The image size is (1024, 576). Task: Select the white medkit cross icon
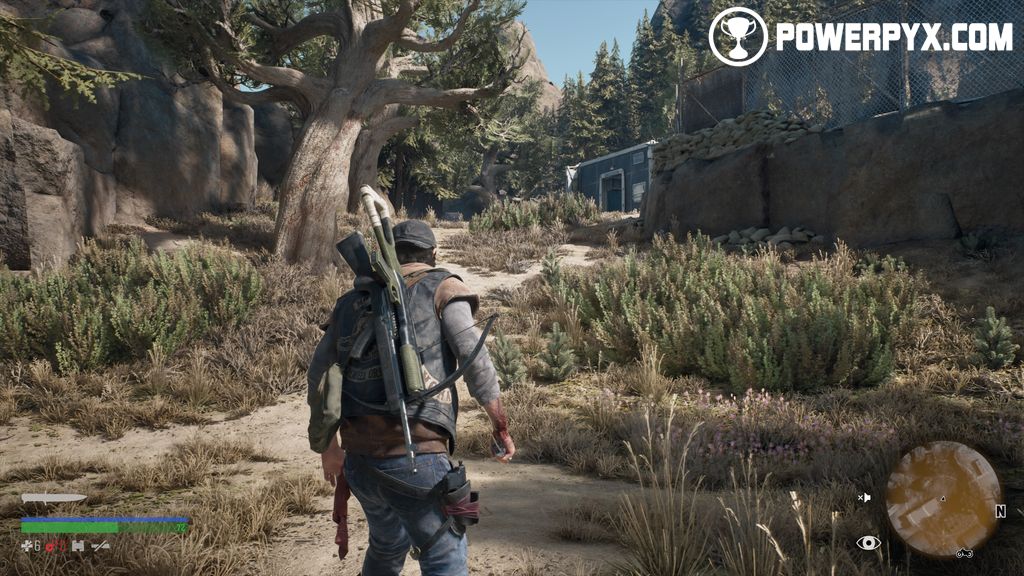tap(27, 546)
